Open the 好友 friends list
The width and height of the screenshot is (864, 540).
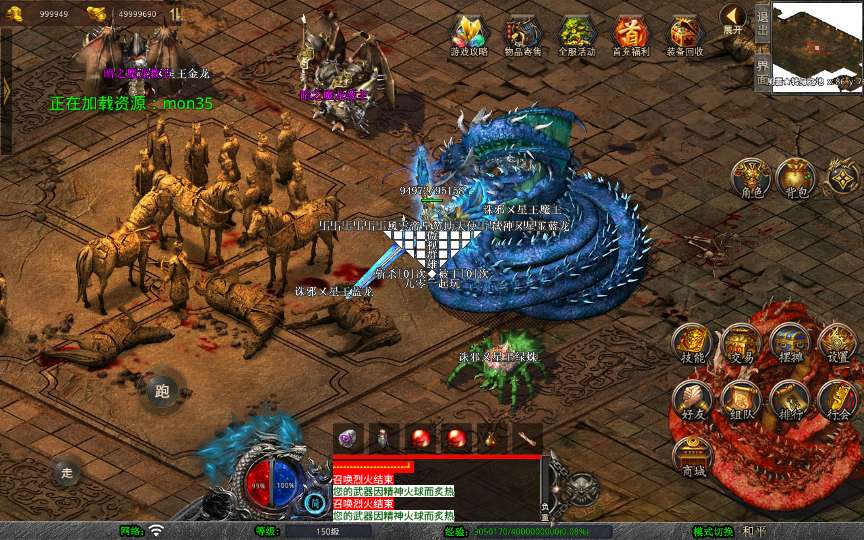(692, 398)
